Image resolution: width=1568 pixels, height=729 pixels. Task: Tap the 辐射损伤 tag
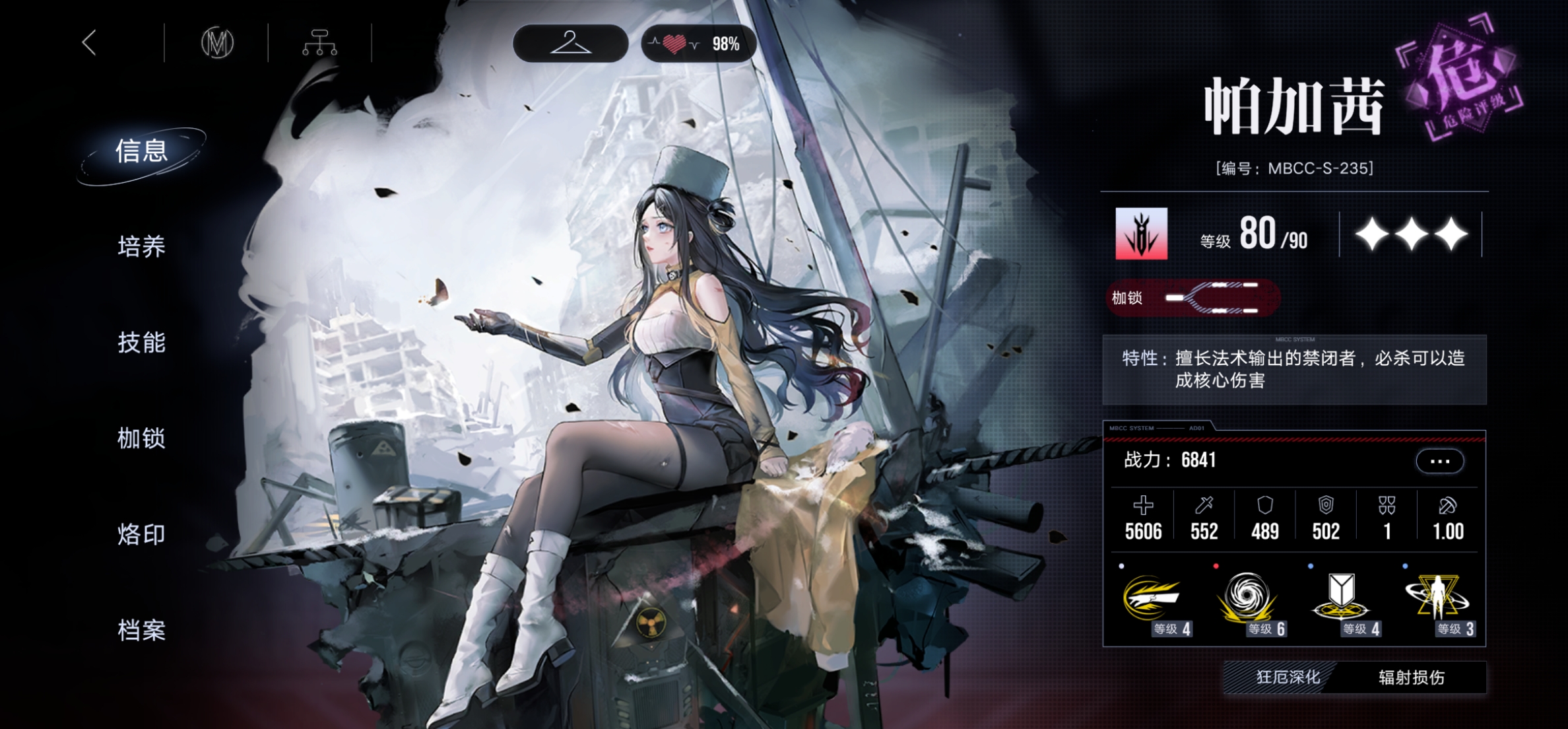click(x=1412, y=677)
